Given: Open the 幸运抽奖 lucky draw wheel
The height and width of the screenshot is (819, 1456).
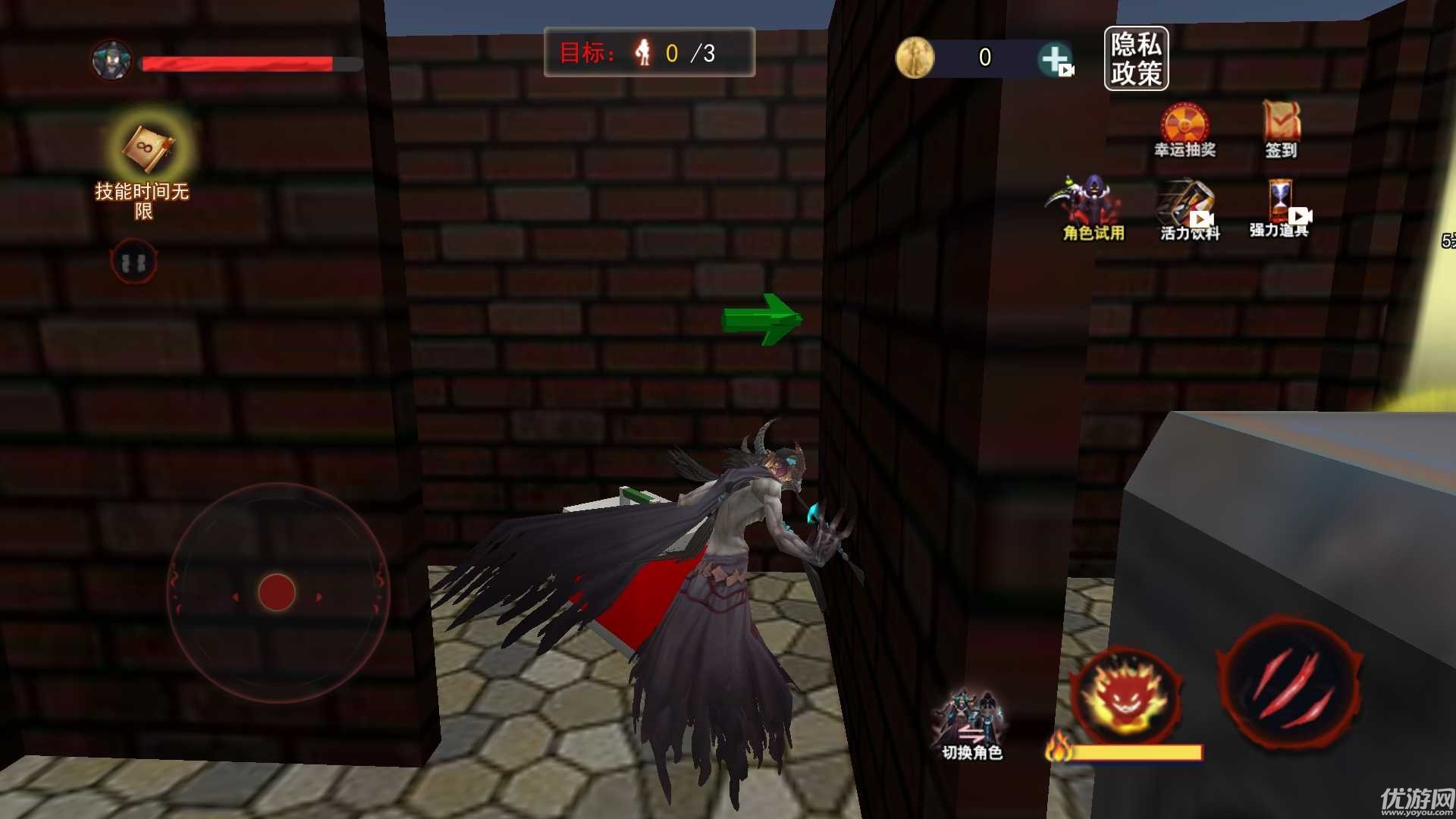Looking at the screenshot, I should point(1185,129).
